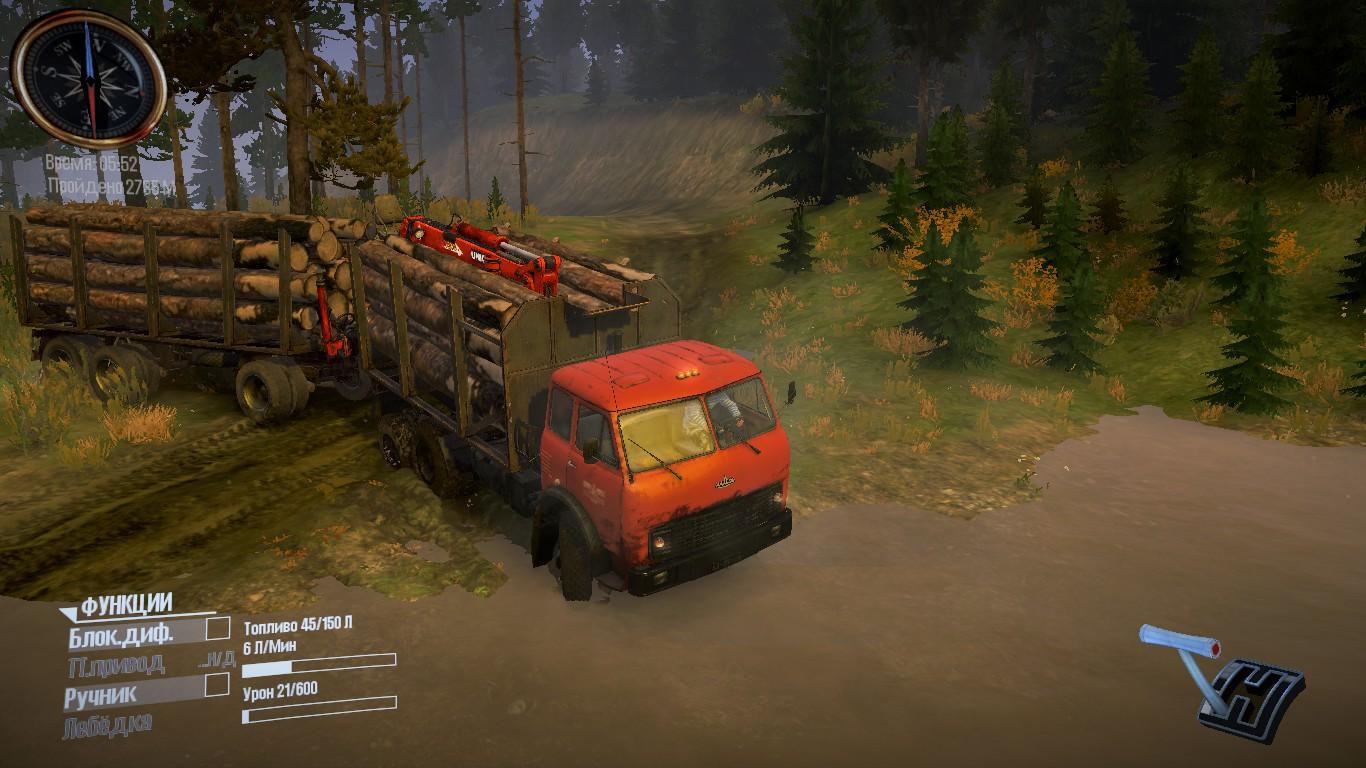Toggle the Блок.диф. differential lock function
1366x768 pixels.
(x=121, y=633)
